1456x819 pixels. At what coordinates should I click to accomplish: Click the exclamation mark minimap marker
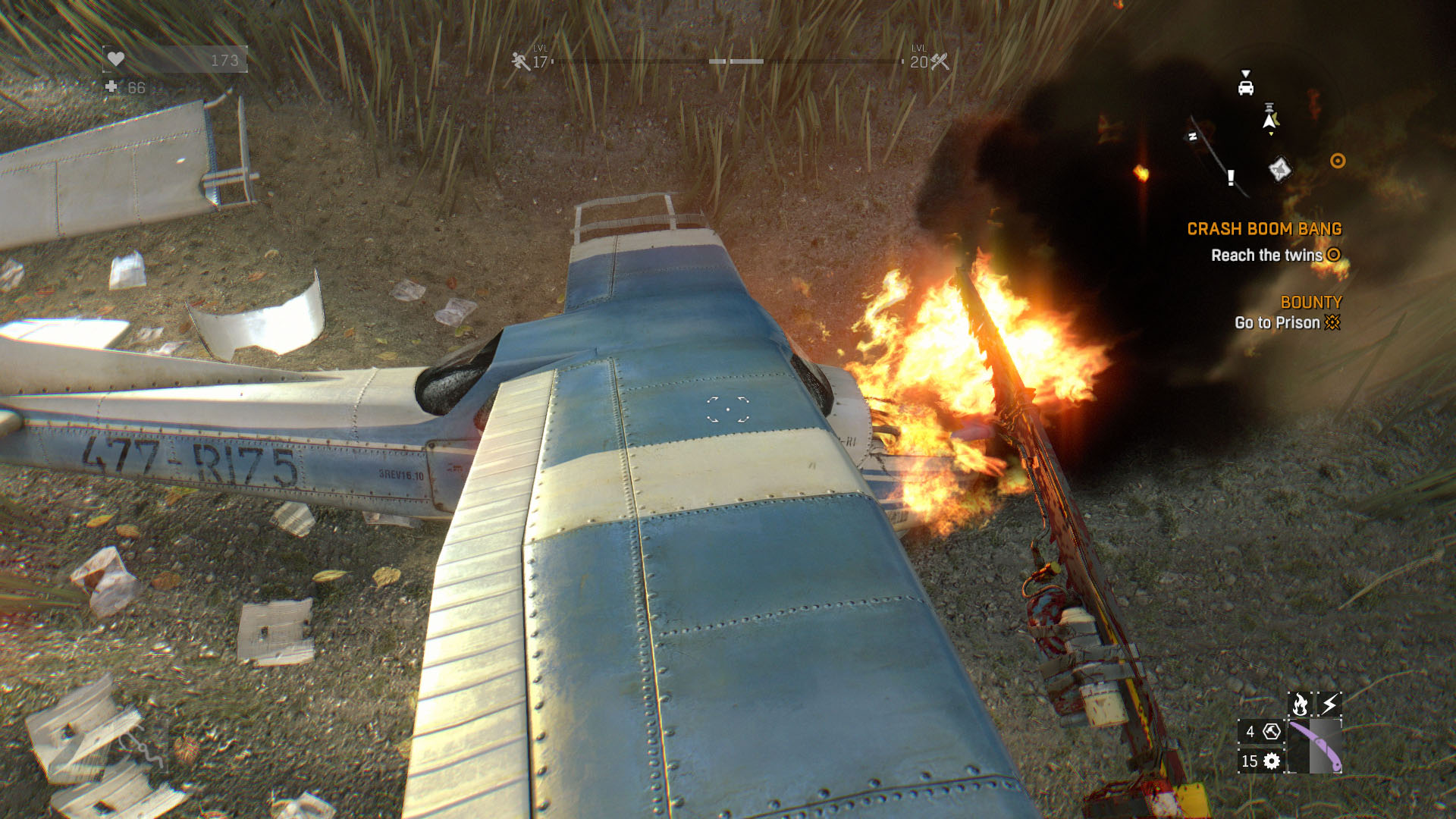[1231, 177]
